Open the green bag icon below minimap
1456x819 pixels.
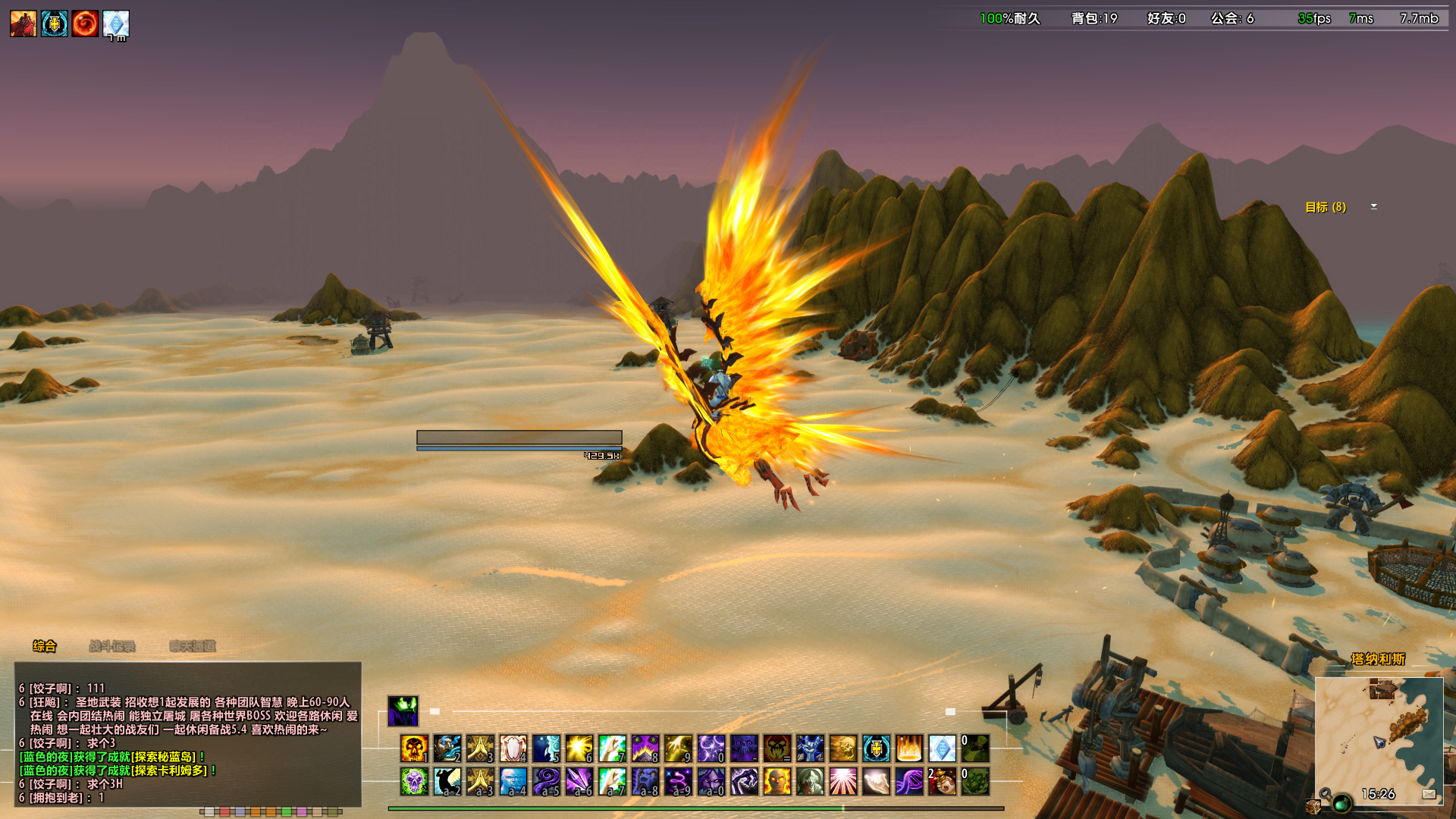point(1341,803)
